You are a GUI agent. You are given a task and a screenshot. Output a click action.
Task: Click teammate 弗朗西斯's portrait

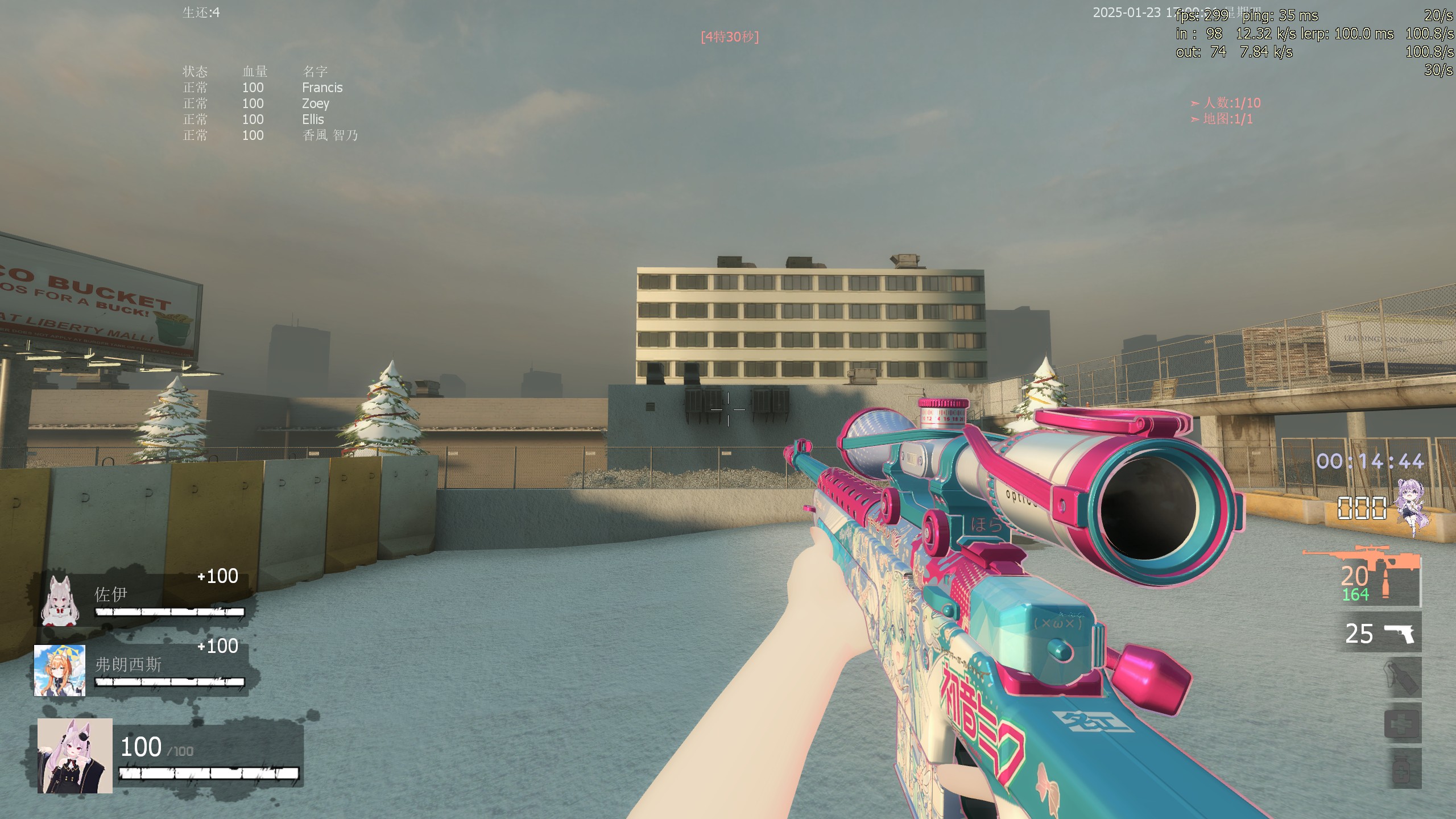[60, 671]
